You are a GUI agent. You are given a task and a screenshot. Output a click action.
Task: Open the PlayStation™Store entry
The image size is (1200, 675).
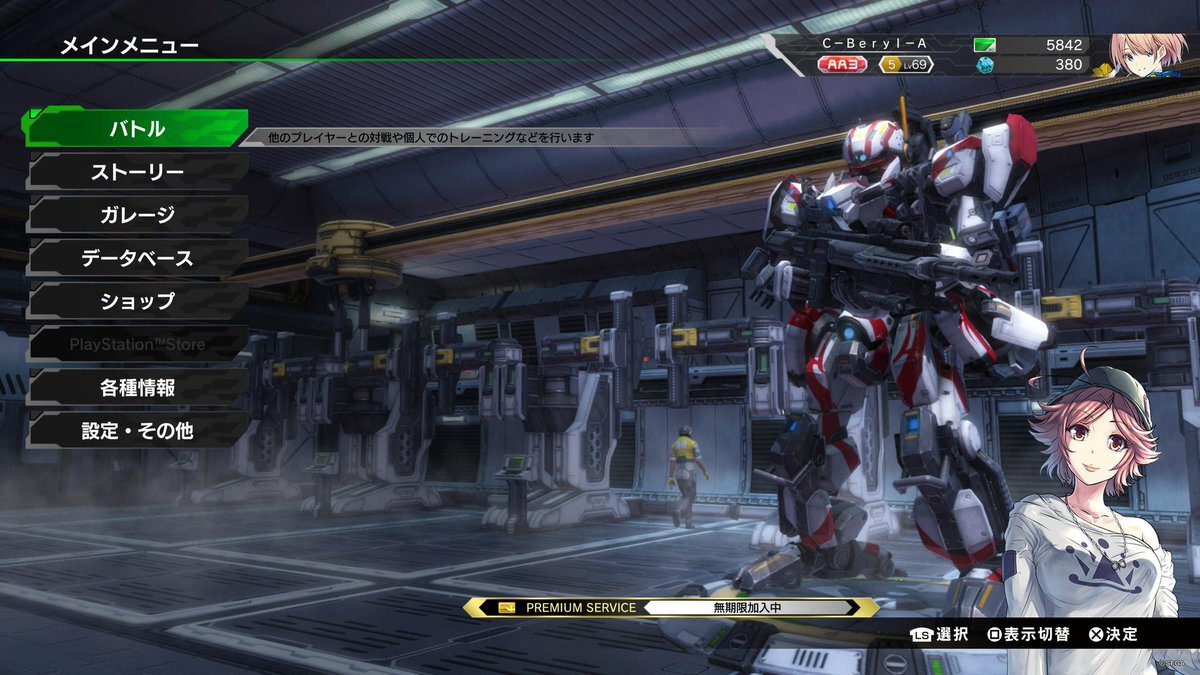tap(137, 344)
